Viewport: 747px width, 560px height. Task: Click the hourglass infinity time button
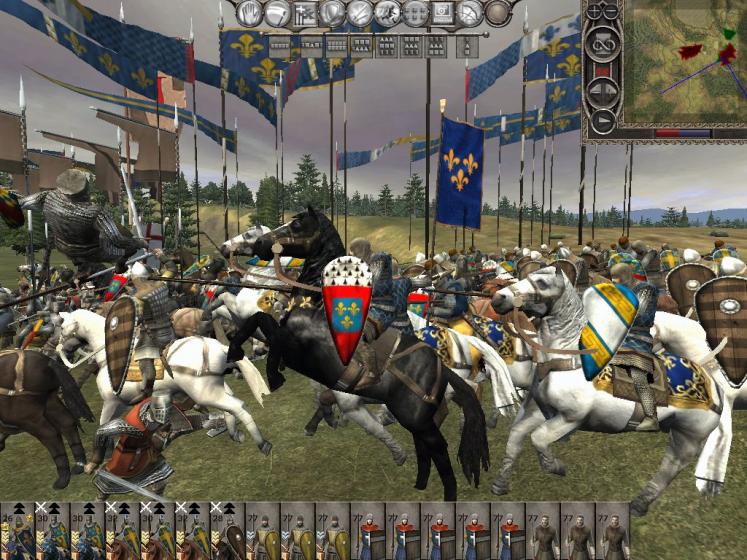pos(602,45)
